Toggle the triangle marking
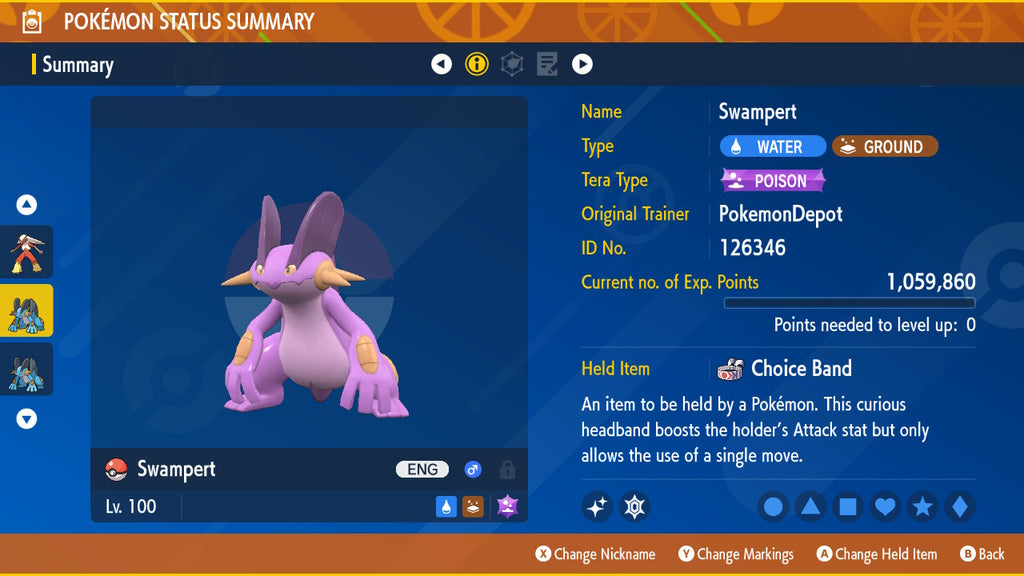Image resolution: width=1024 pixels, height=576 pixels. pyautogui.click(x=810, y=507)
